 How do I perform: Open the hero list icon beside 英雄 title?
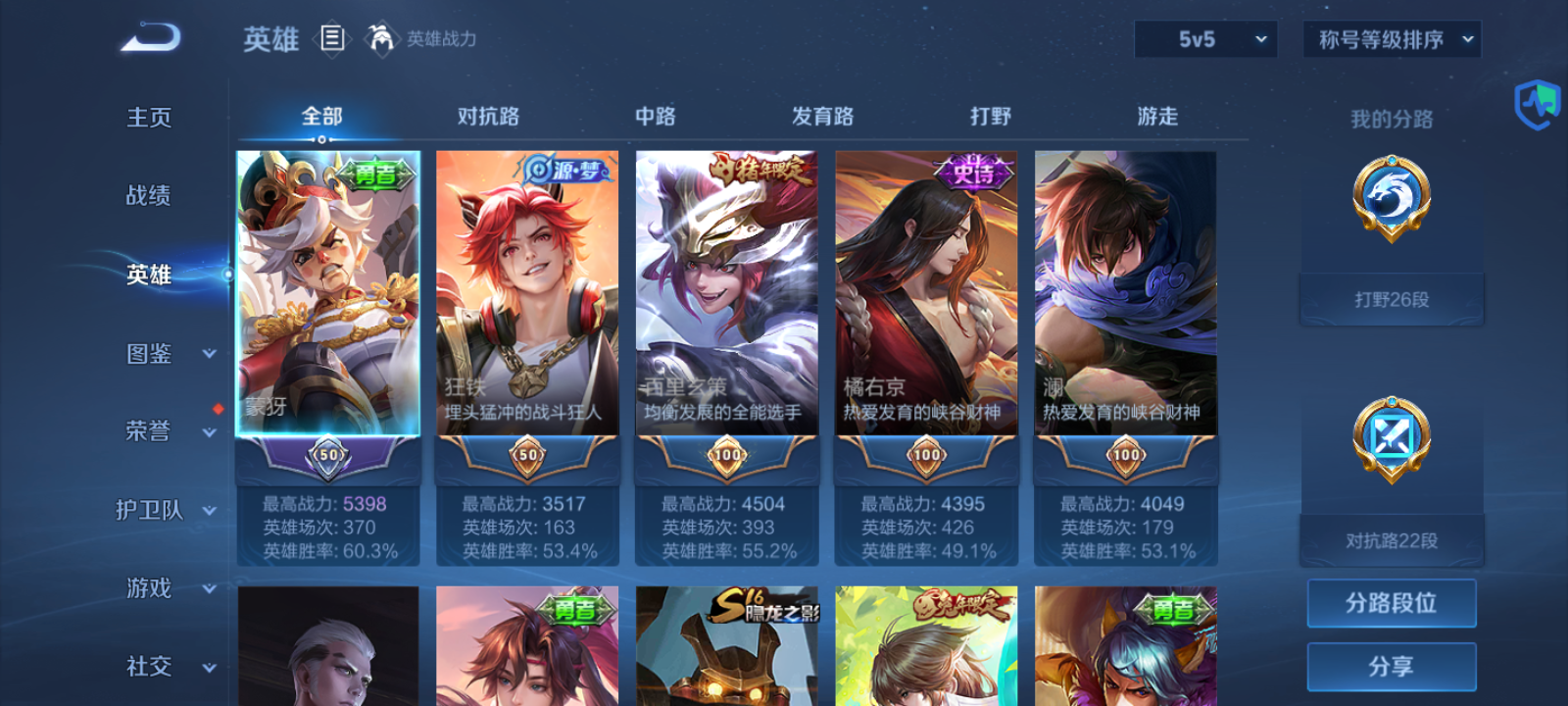point(330,39)
